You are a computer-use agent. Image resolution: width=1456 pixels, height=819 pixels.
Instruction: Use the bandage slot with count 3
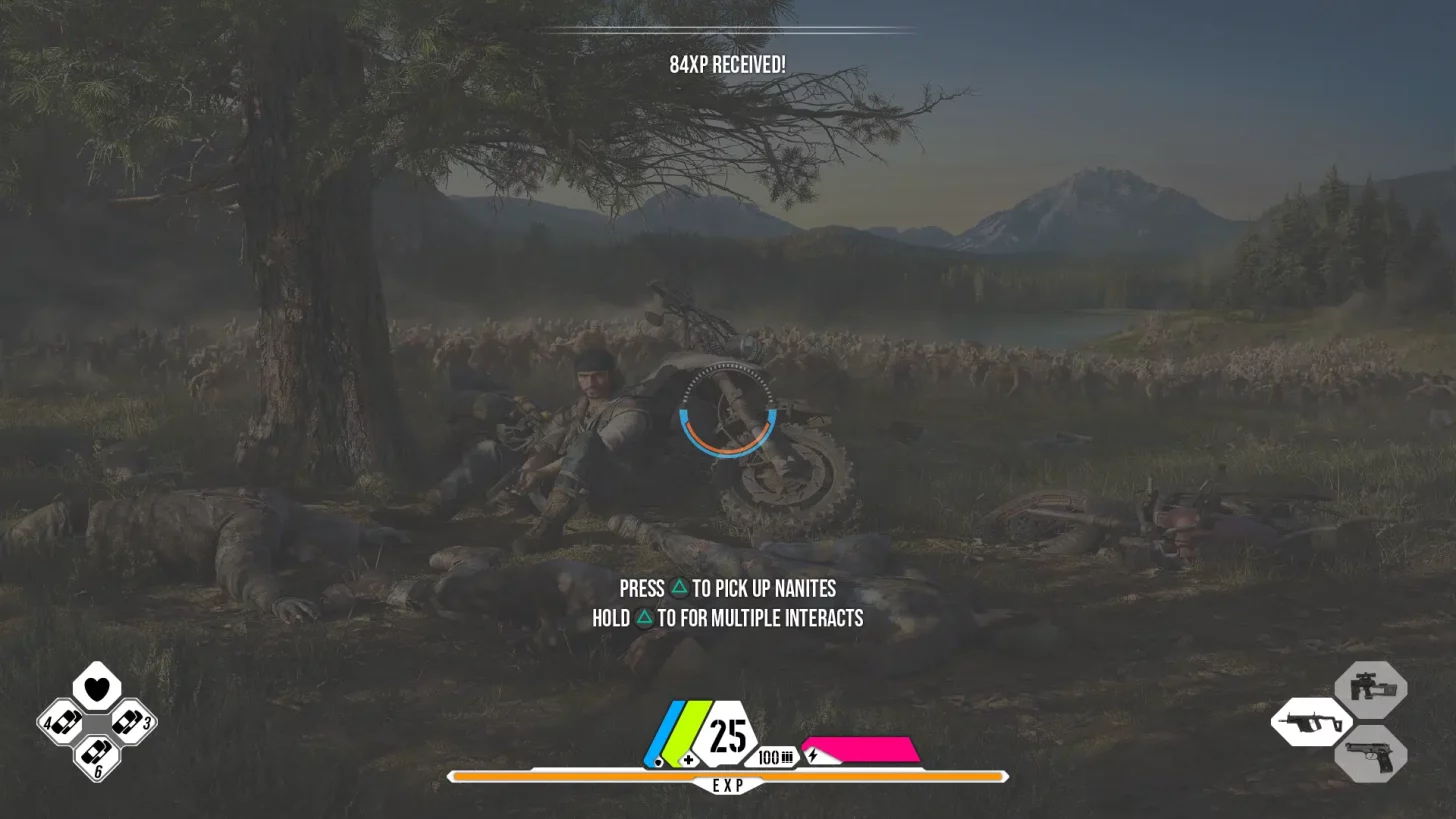point(131,722)
